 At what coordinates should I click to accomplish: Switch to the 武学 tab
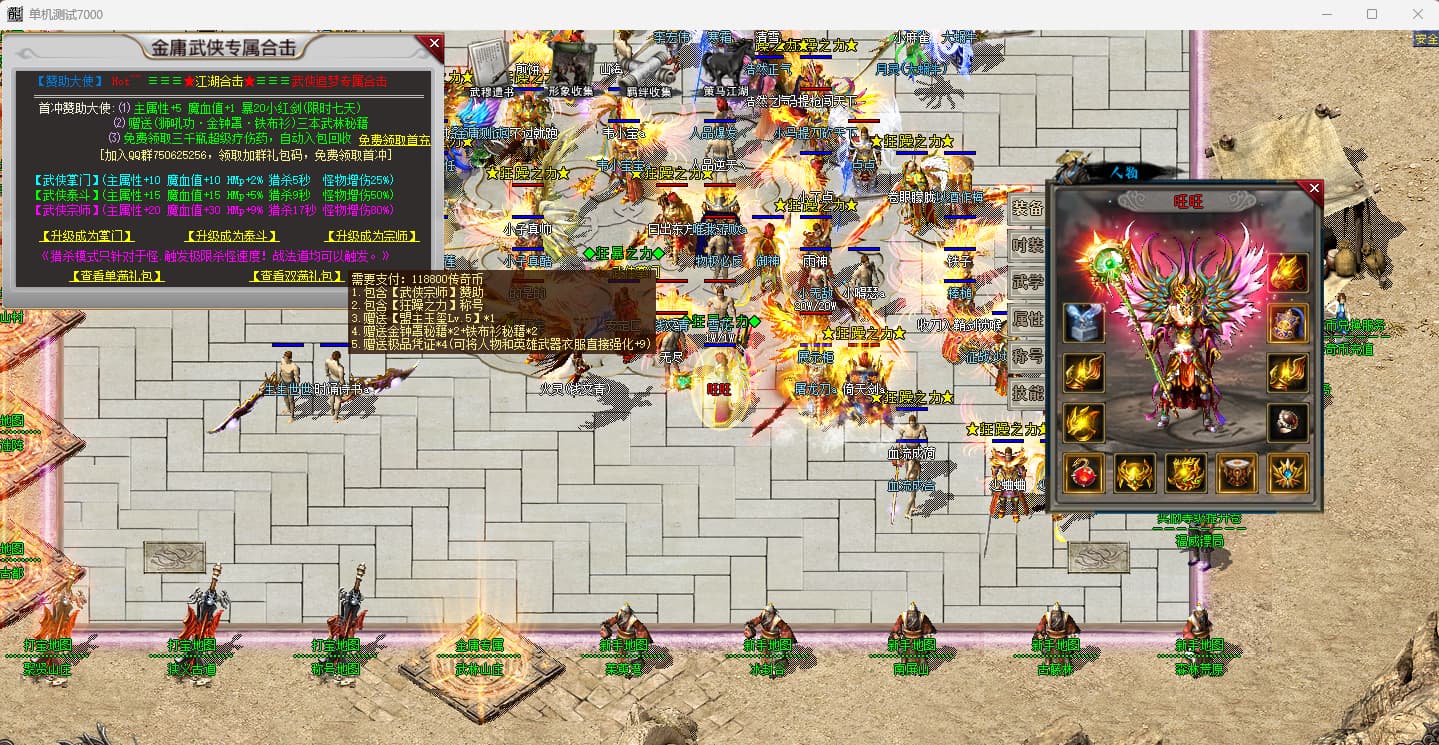(x=1027, y=283)
